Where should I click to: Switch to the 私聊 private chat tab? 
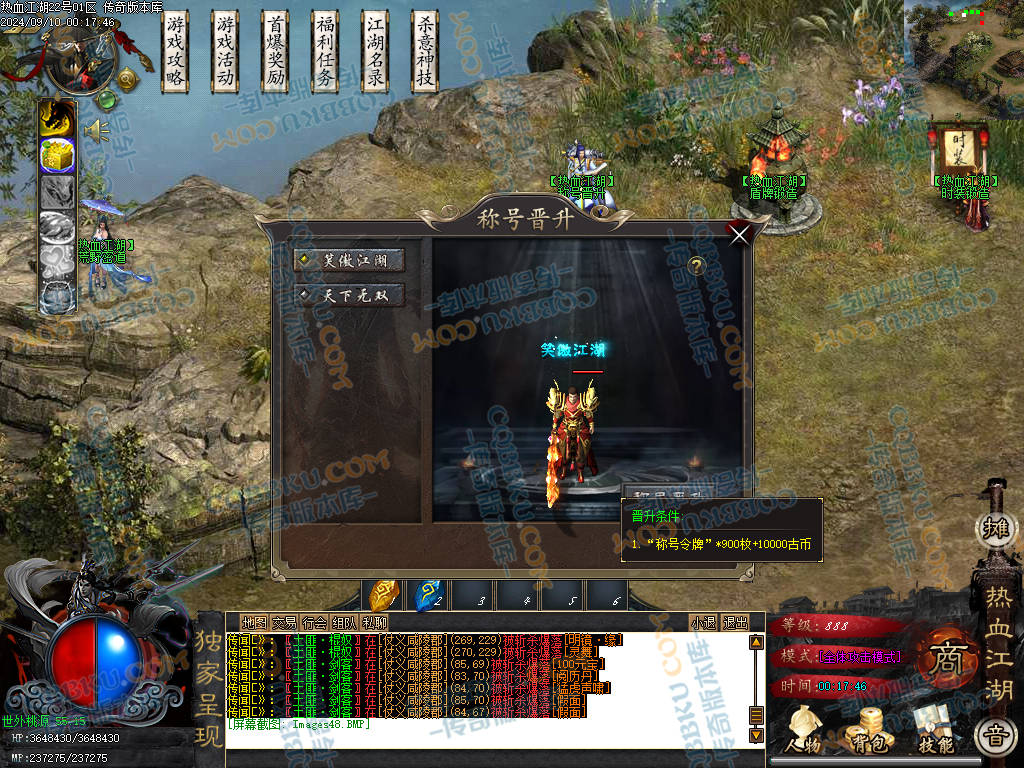[x=374, y=622]
